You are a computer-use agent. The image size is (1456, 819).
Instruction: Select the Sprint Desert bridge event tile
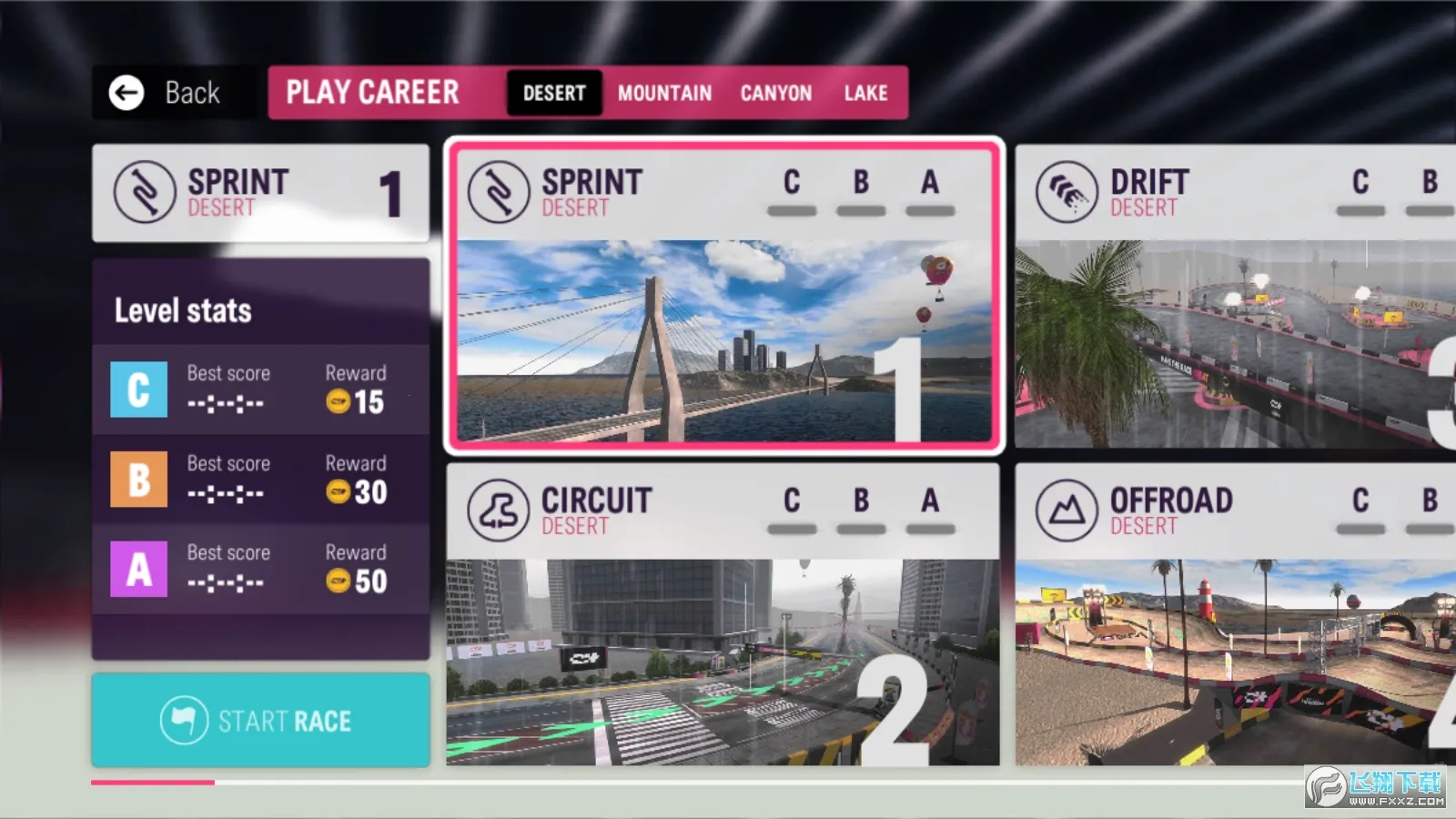[x=724, y=296]
